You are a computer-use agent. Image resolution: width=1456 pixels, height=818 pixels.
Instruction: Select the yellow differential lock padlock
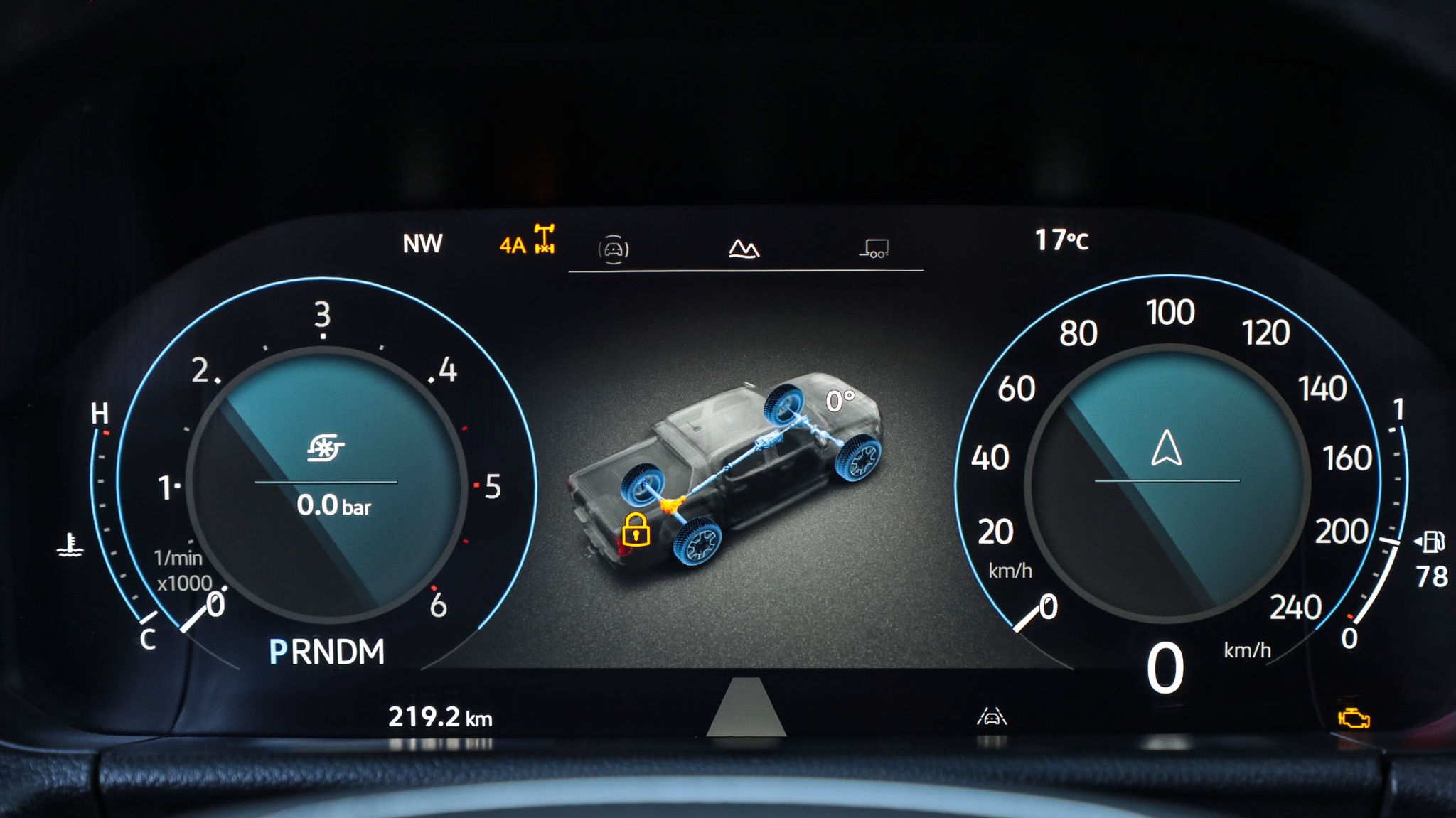pos(635,529)
